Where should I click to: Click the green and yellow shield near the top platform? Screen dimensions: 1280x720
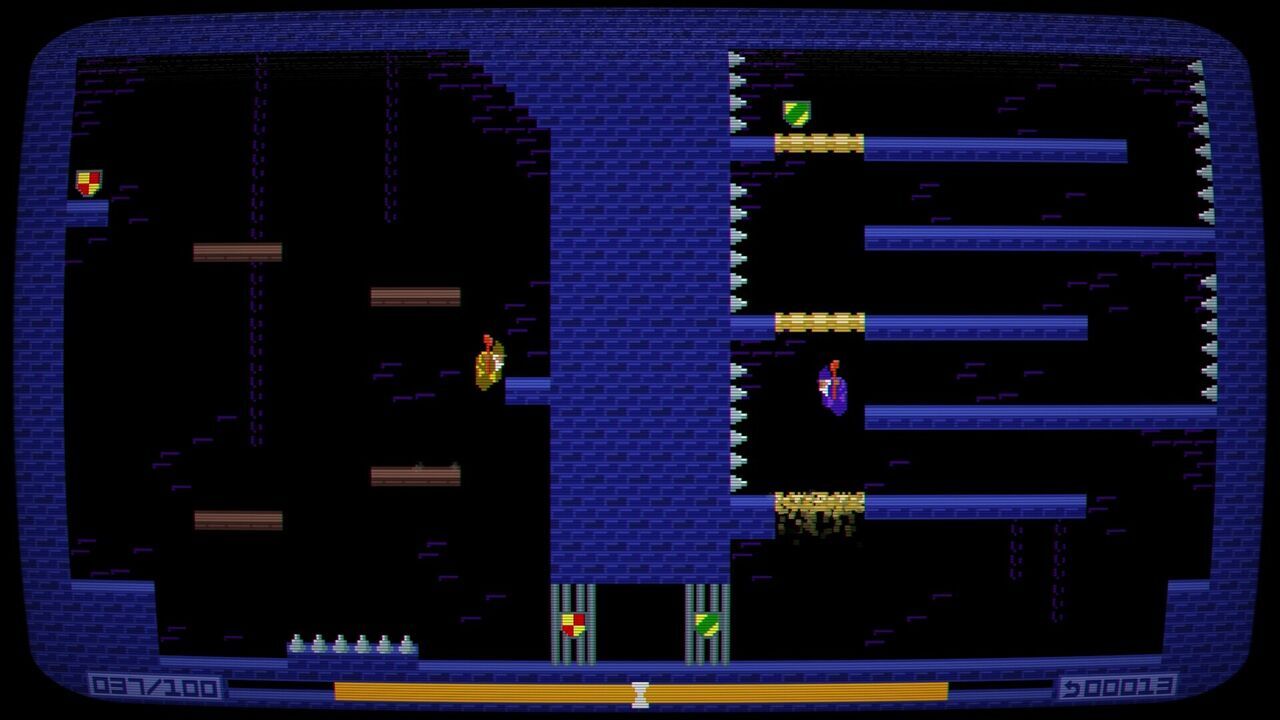point(800,112)
